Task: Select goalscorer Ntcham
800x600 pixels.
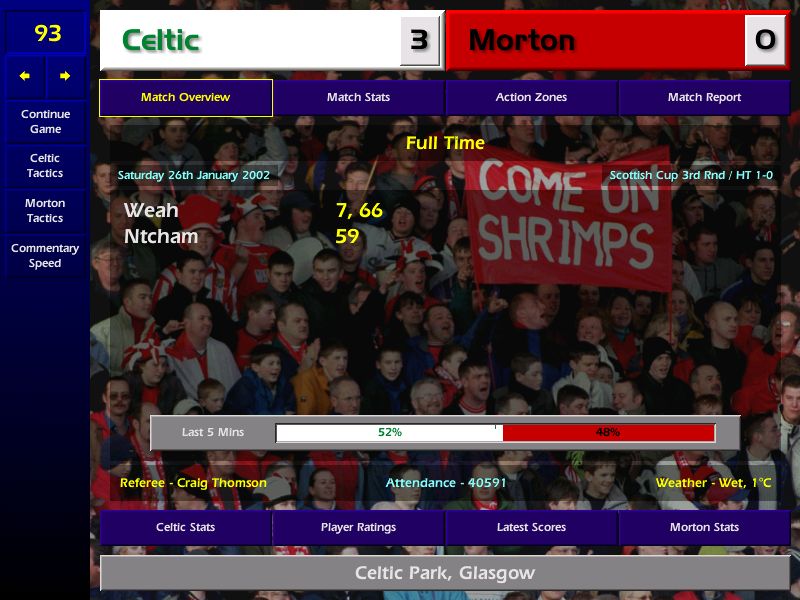Action: coord(160,237)
